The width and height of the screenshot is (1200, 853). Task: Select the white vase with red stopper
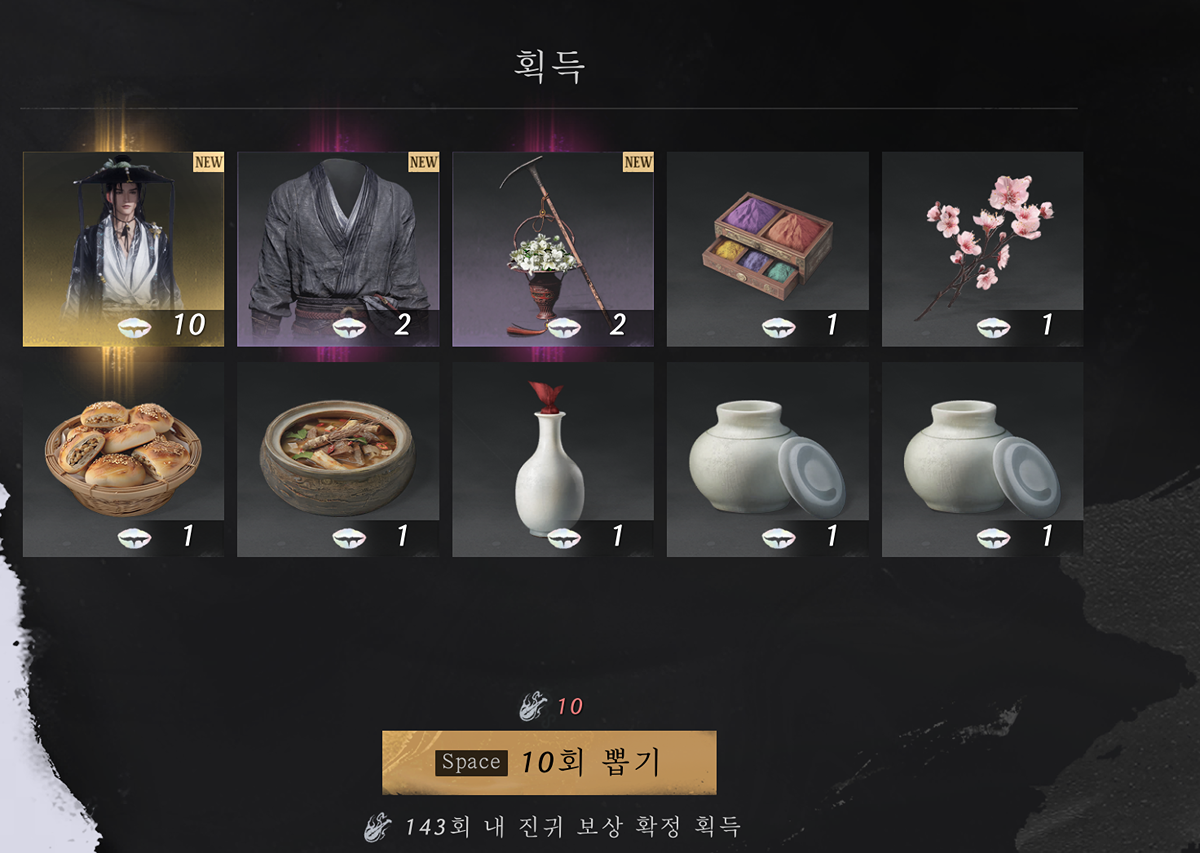coord(553,459)
